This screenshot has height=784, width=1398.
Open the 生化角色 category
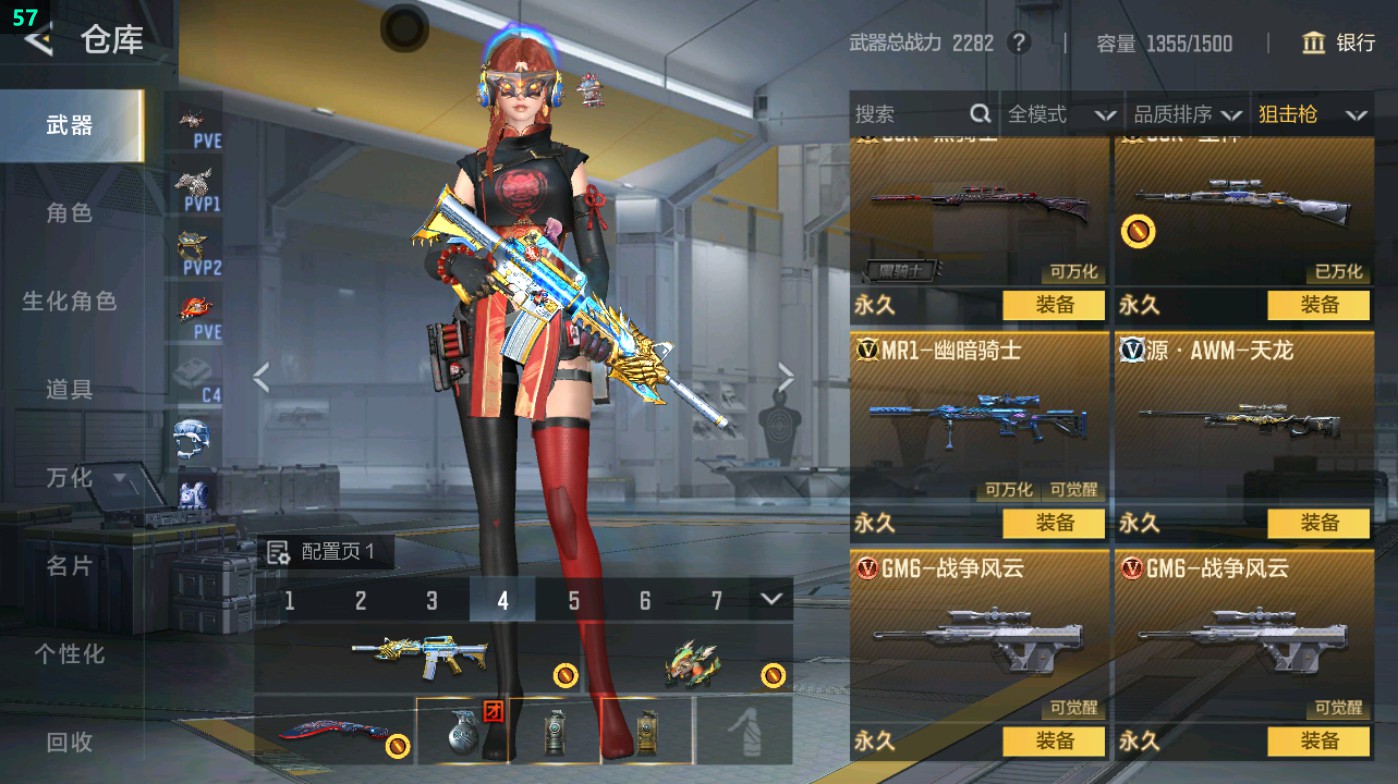pyautogui.click(x=69, y=301)
